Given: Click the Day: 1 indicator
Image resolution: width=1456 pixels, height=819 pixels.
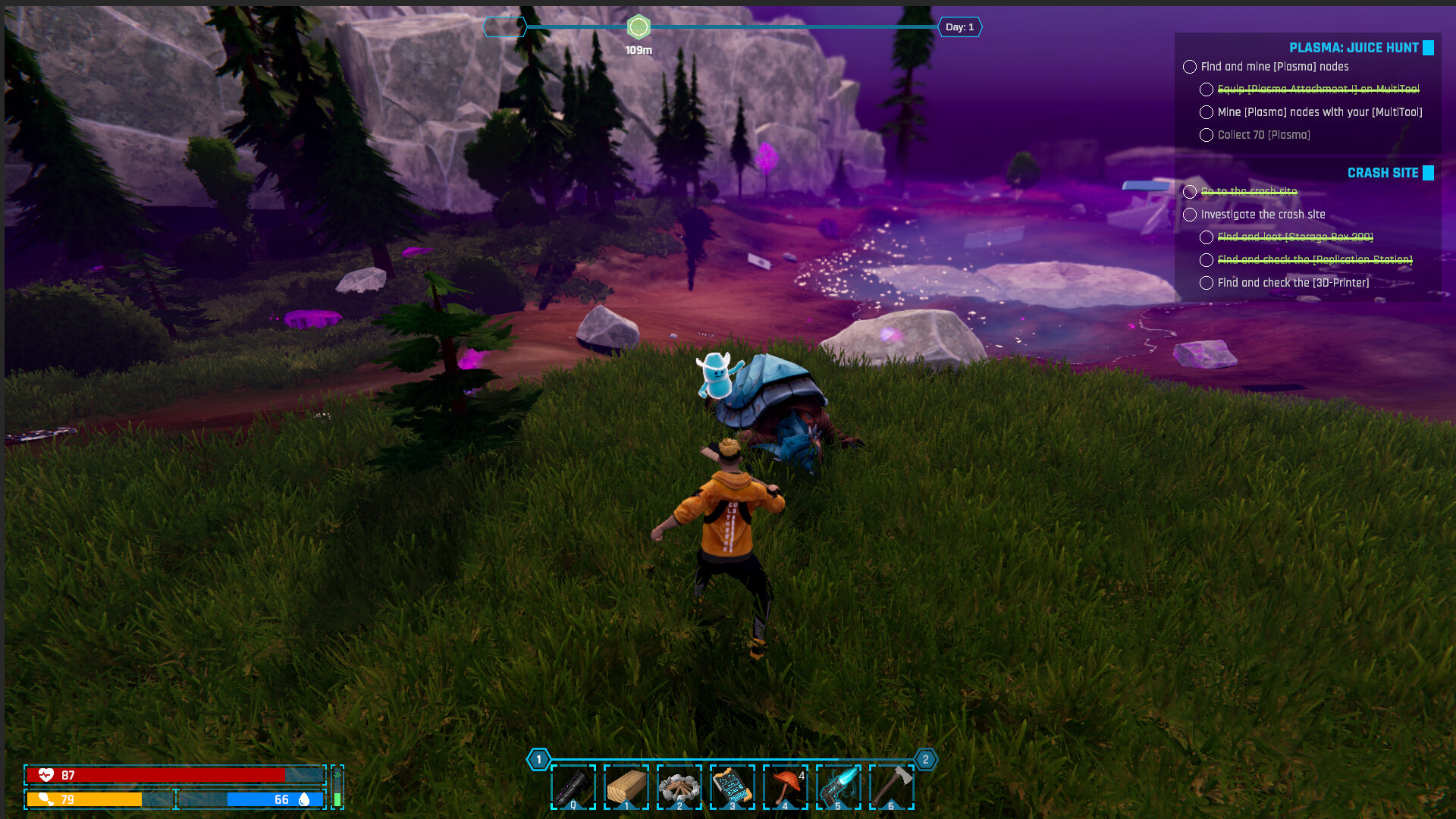Looking at the screenshot, I should point(959,27).
